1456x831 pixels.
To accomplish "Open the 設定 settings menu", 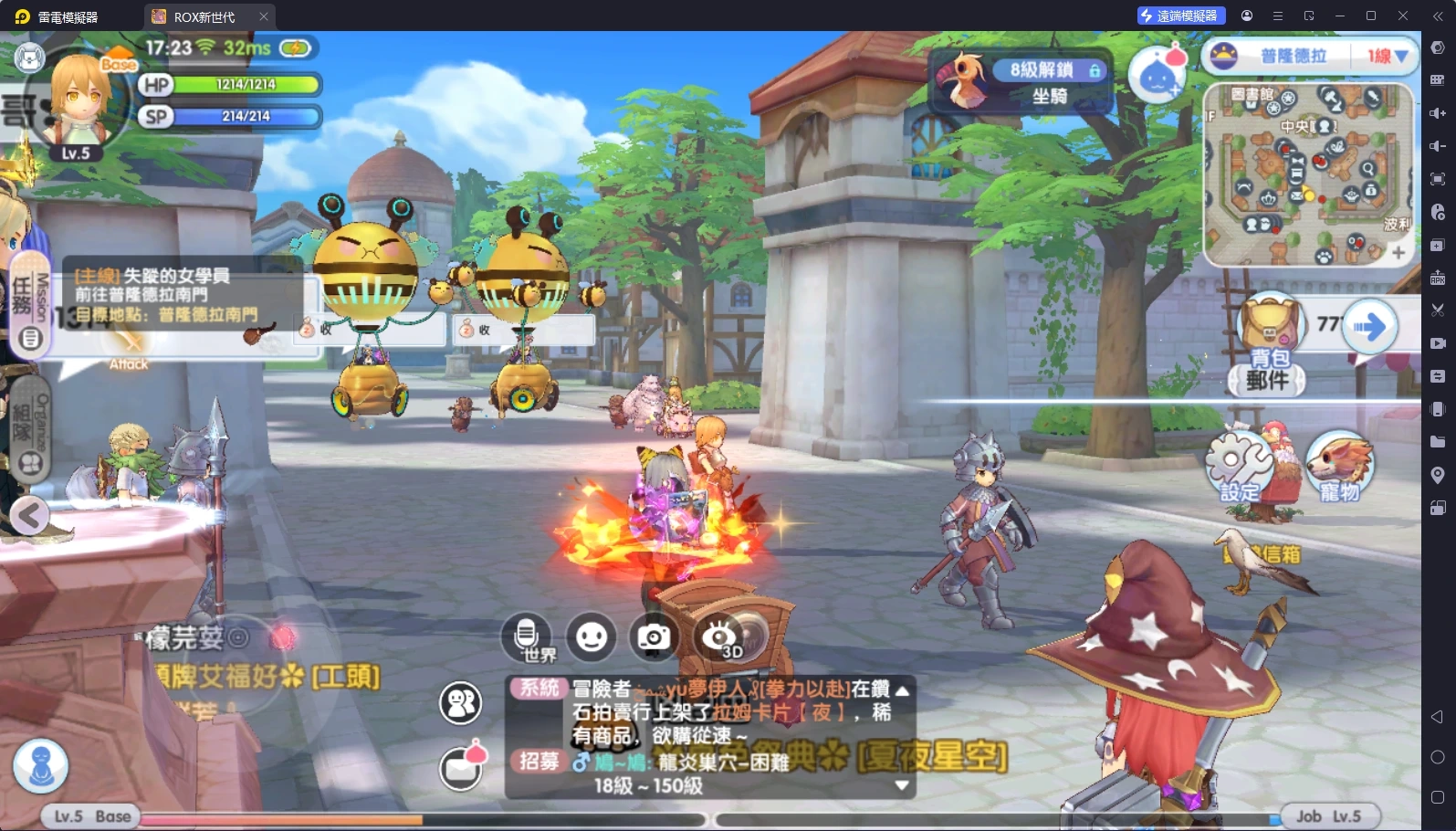I will pyautogui.click(x=1239, y=466).
